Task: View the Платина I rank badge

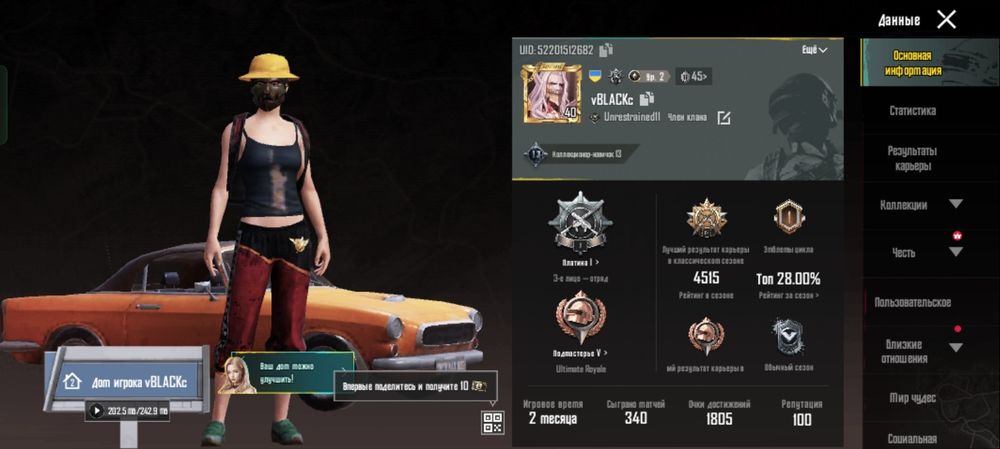Action: point(580,222)
